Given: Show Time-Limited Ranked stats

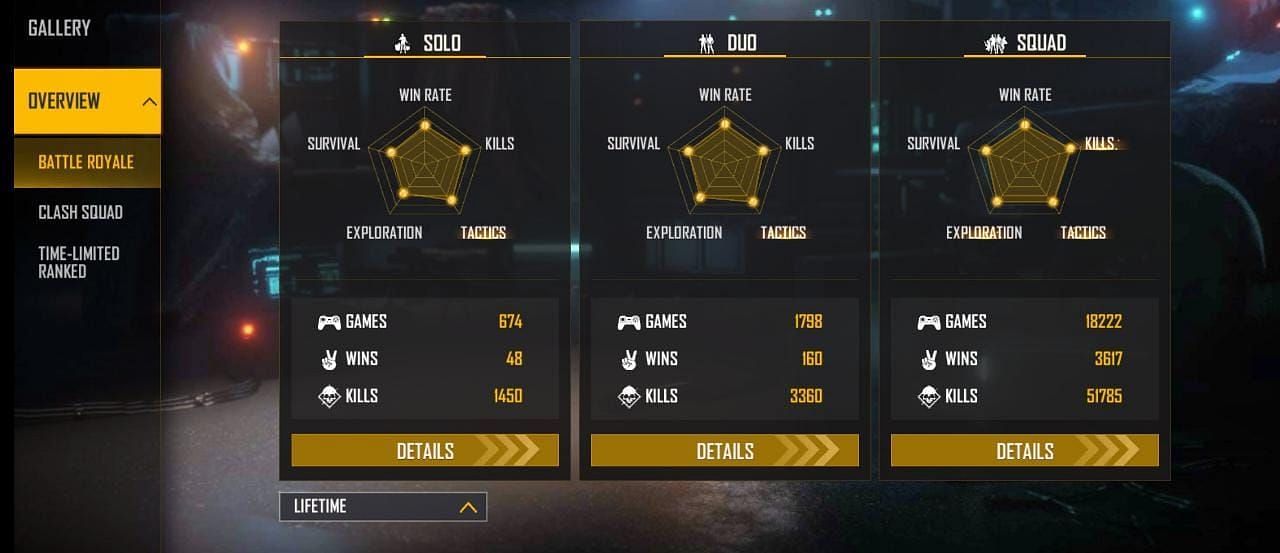Looking at the screenshot, I should click(x=78, y=262).
